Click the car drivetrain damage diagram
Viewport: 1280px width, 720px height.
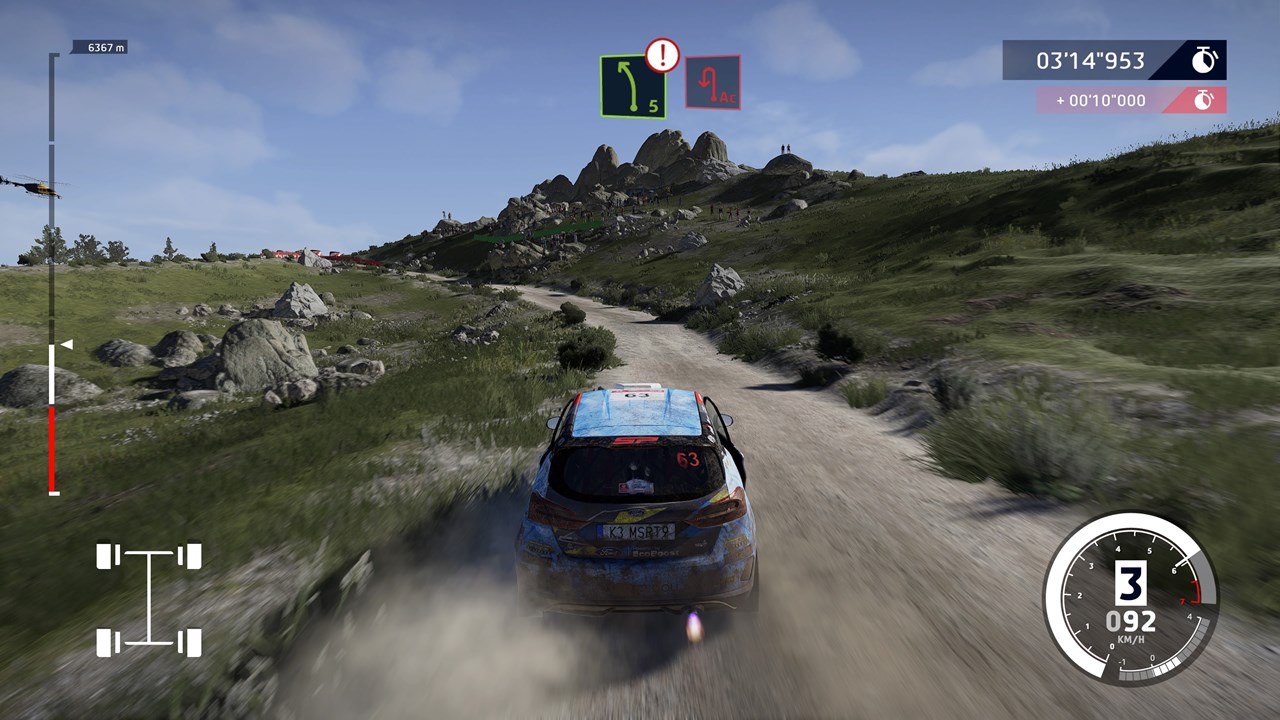pos(149,599)
